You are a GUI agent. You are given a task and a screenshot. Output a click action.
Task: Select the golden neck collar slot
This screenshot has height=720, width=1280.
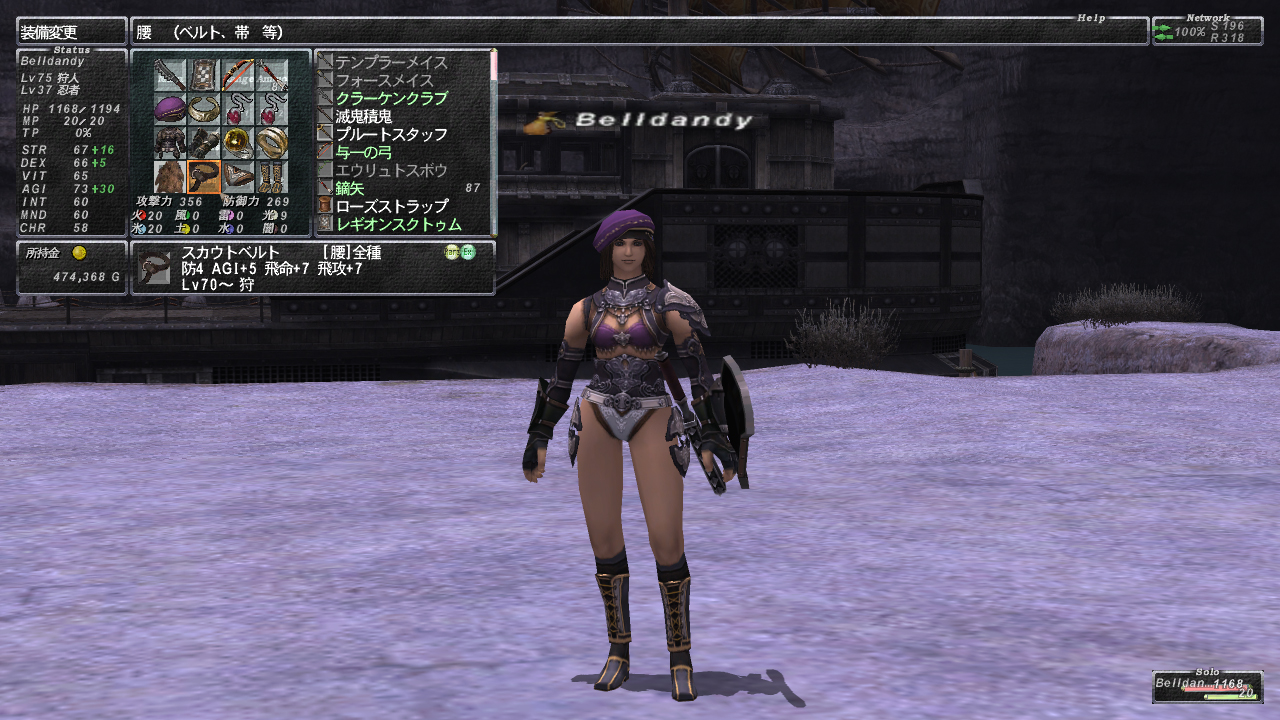(x=204, y=109)
